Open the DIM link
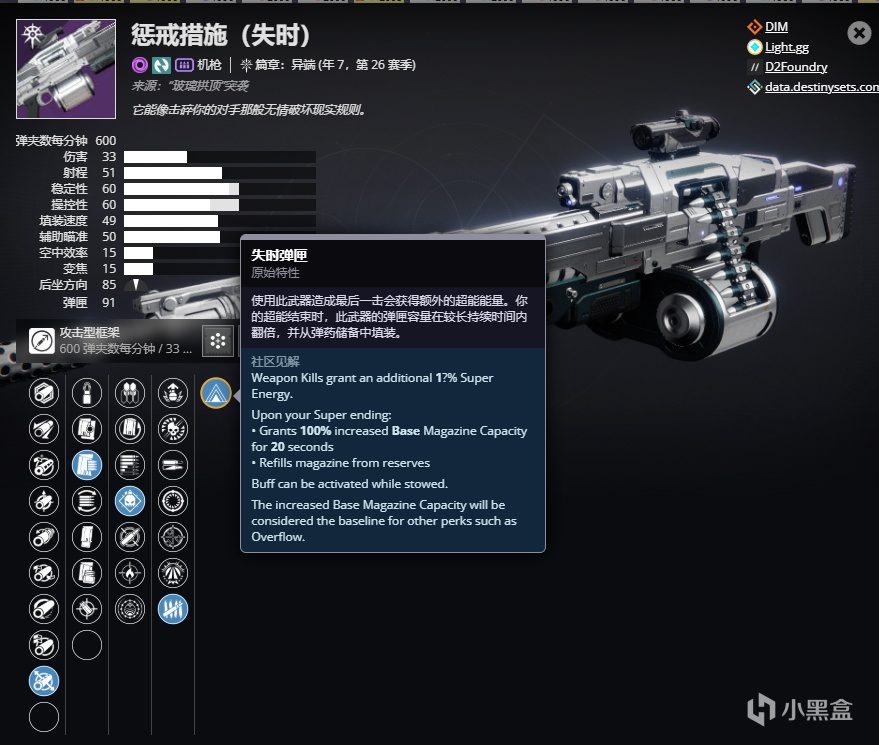 pos(776,27)
